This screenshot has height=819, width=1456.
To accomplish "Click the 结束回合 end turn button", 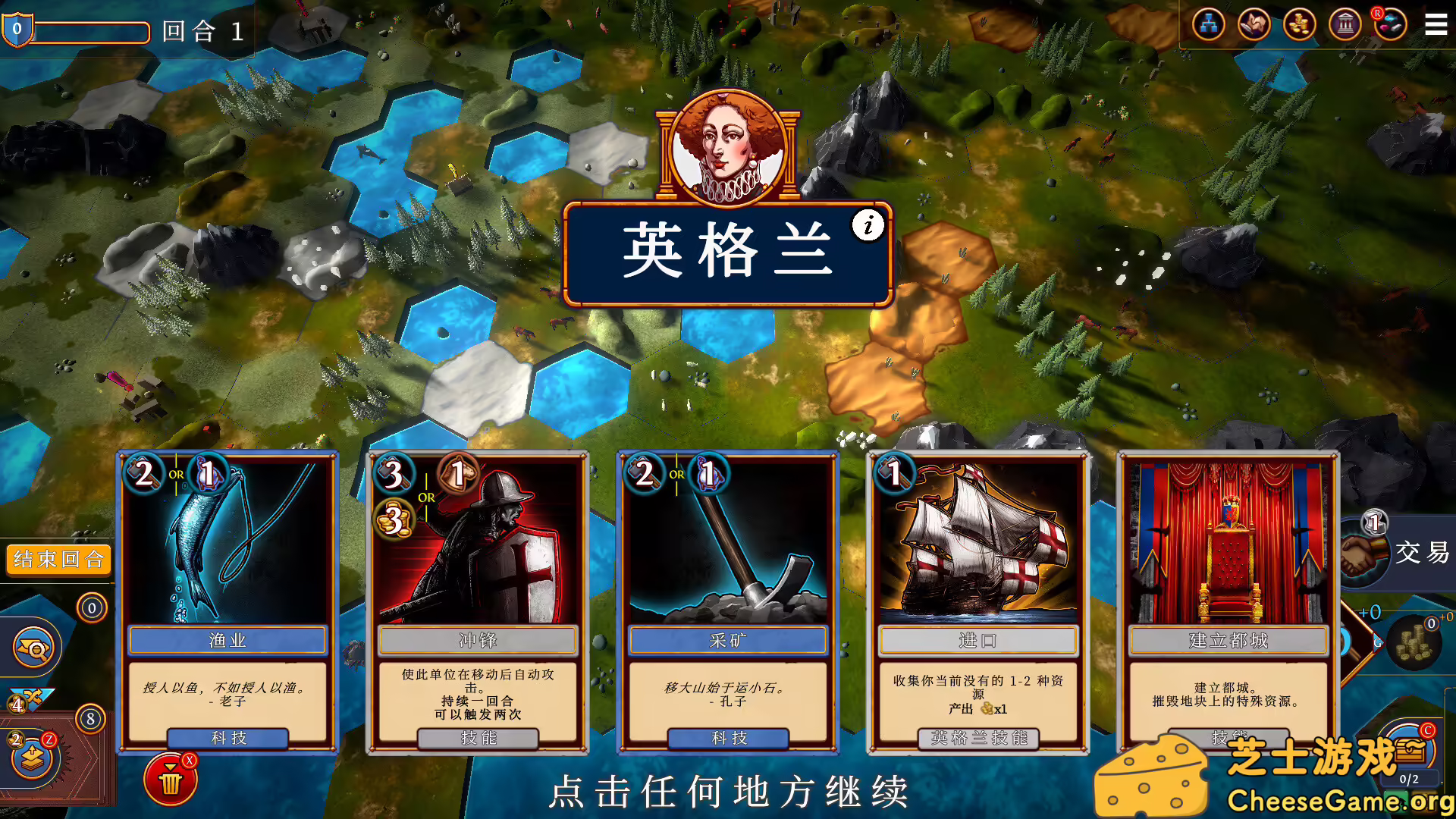I will 57,561.
